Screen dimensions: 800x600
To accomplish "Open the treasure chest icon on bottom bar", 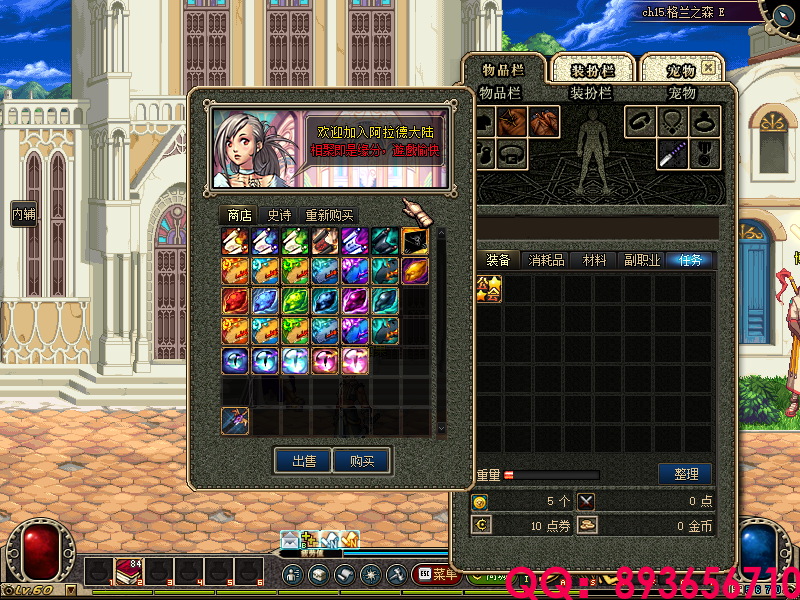I will 318,575.
